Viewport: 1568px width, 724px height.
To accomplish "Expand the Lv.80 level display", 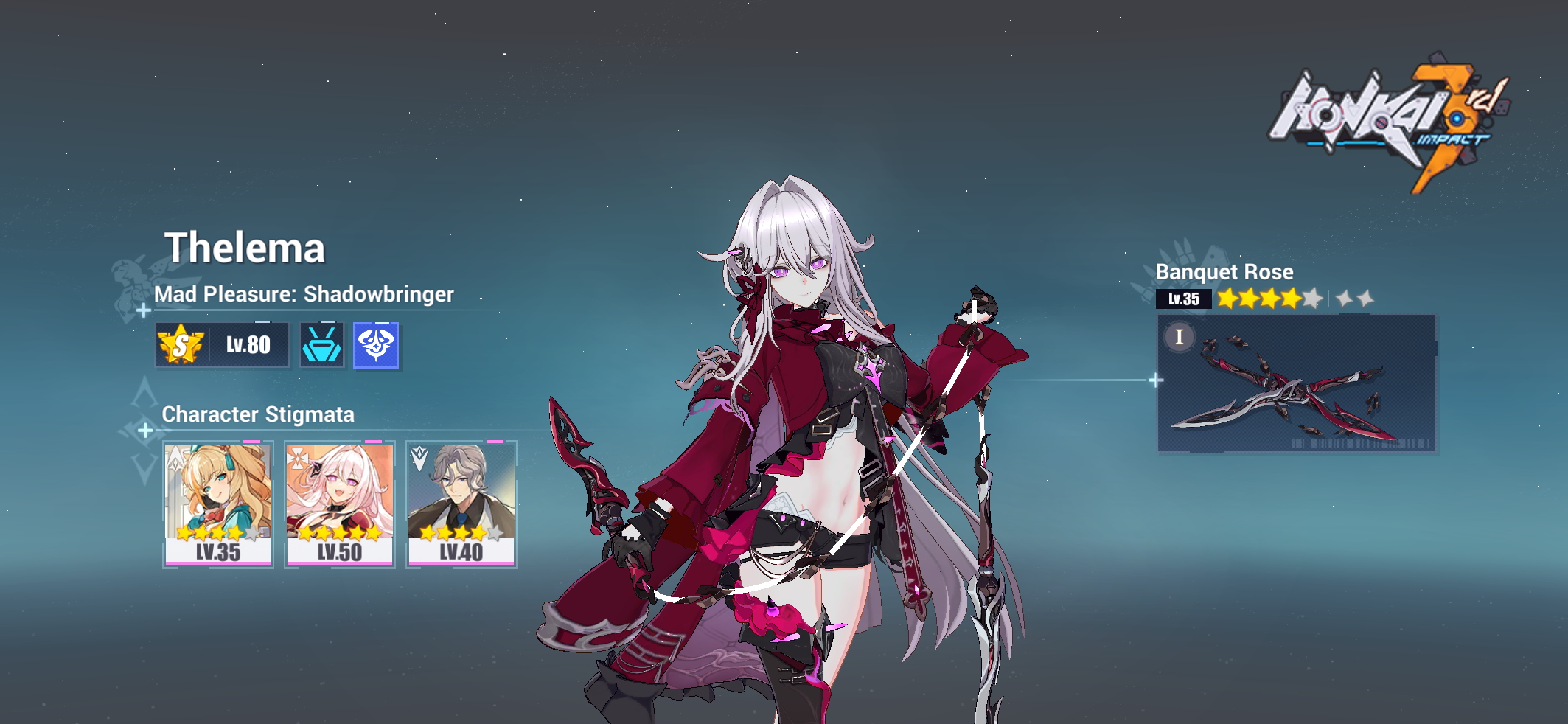I will point(249,344).
